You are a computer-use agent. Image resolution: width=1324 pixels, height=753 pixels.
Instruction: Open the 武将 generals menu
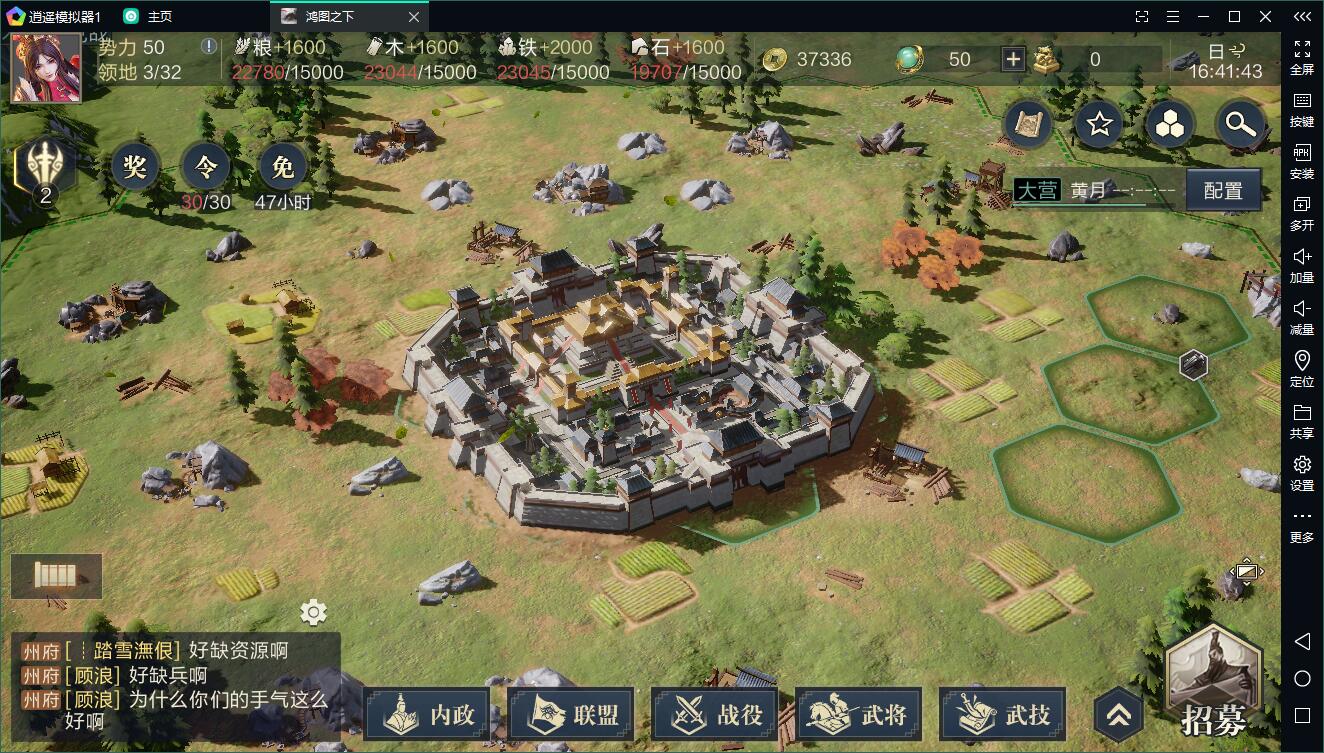[x=859, y=714]
